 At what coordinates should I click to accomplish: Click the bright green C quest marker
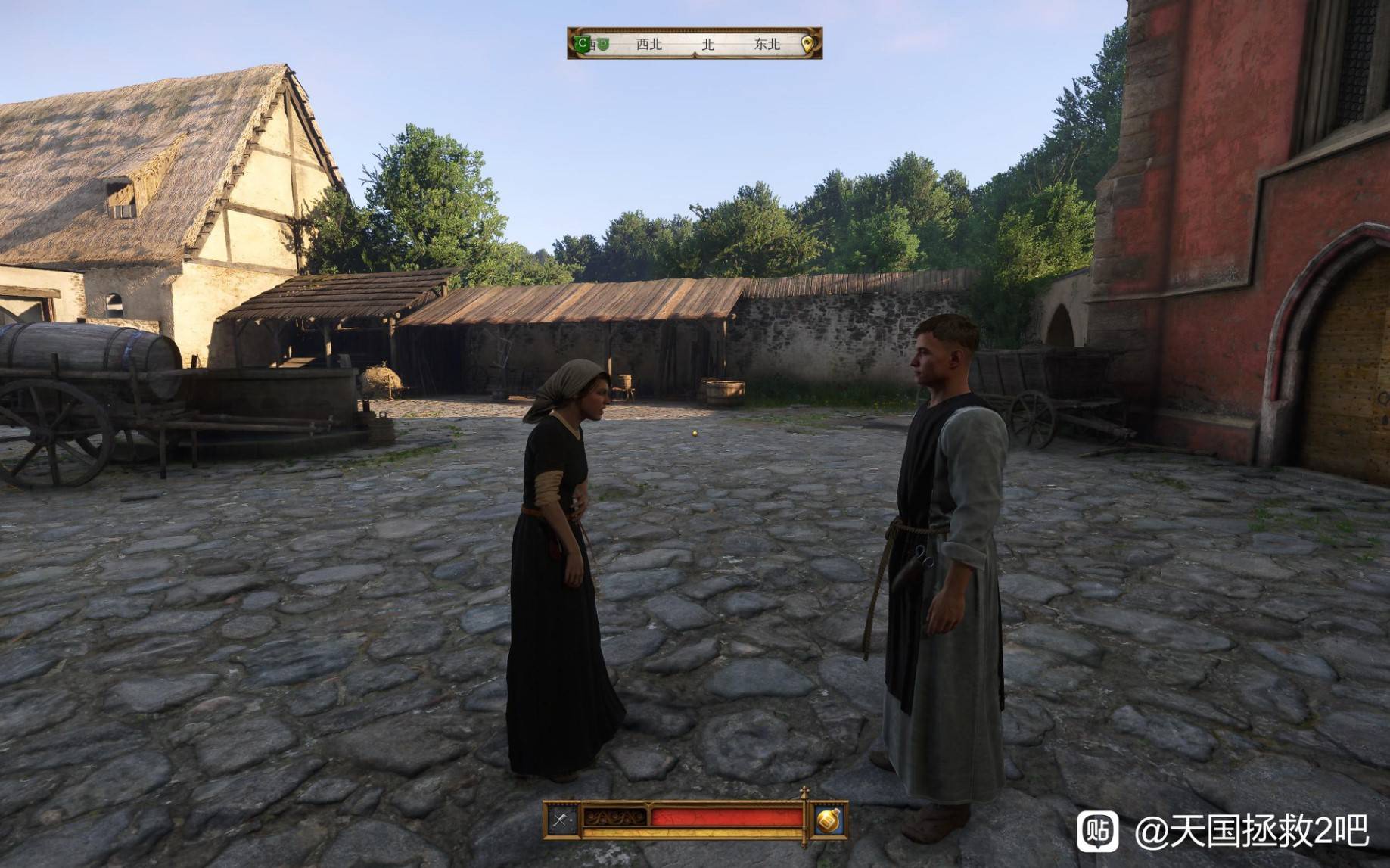(582, 44)
